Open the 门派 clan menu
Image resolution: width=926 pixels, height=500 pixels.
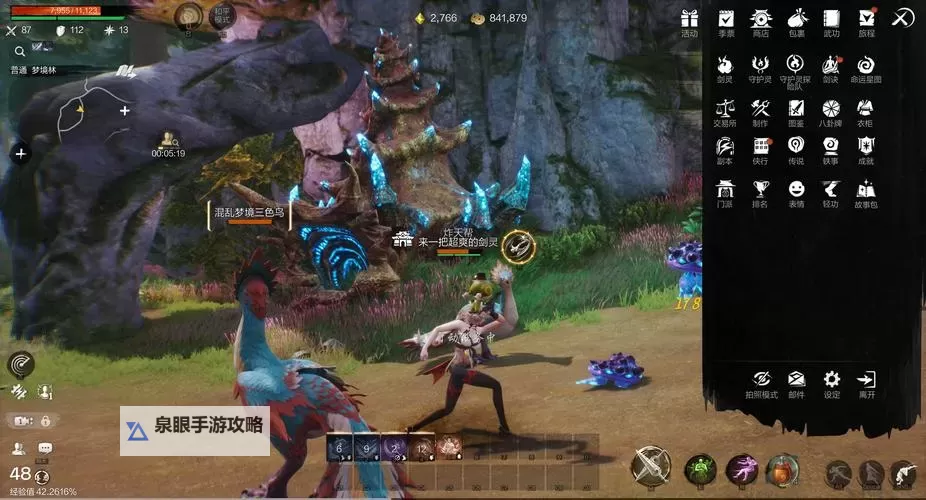coord(725,189)
